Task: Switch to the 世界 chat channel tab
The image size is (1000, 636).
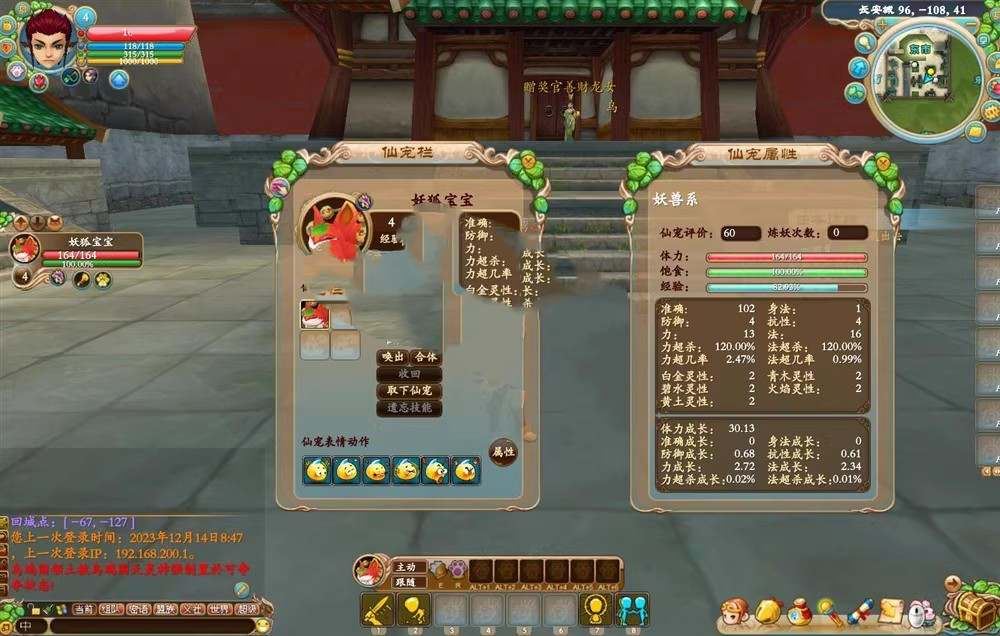Action: point(219,608)
